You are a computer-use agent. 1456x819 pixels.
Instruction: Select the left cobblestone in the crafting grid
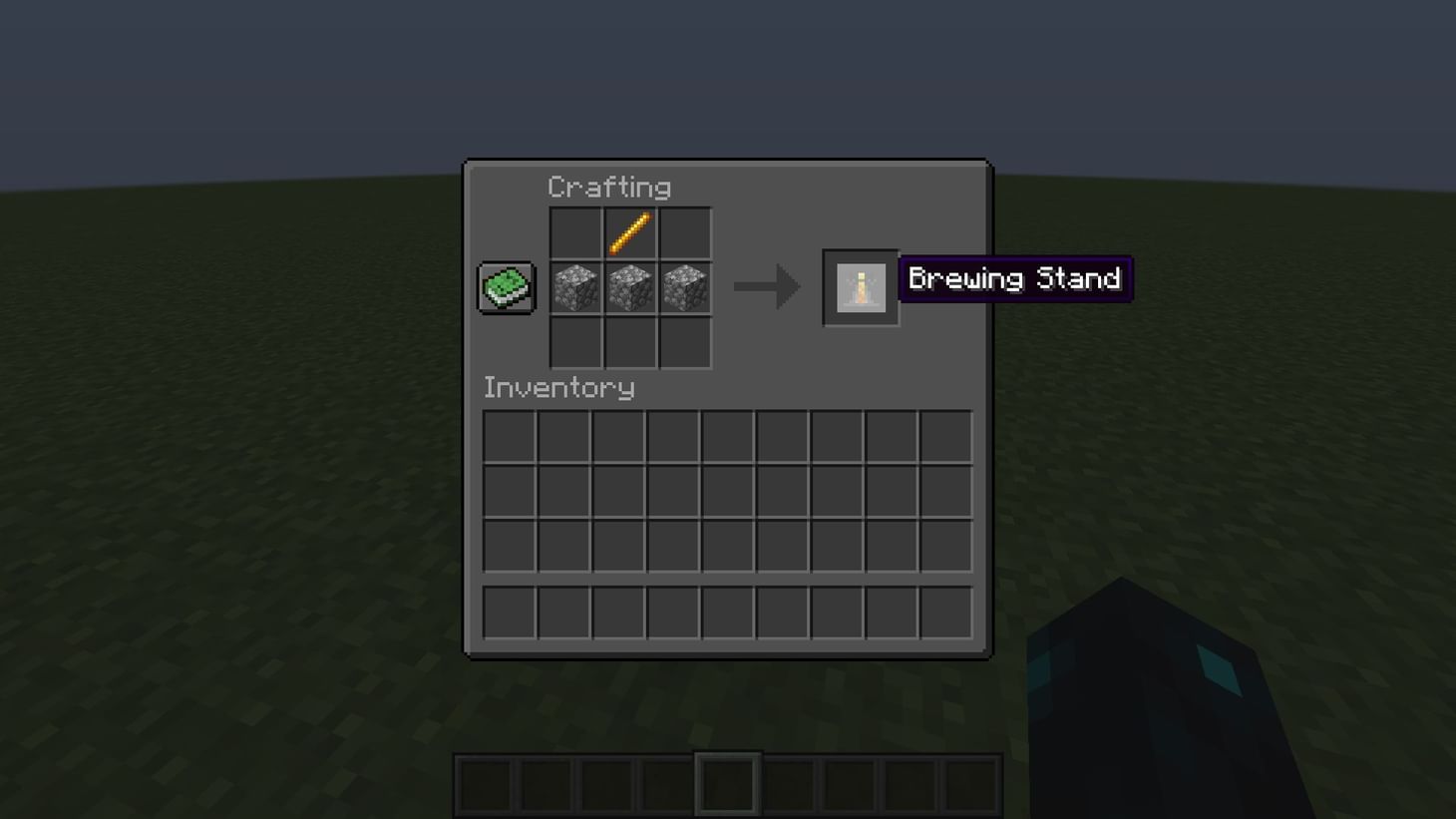coord(576,286)
